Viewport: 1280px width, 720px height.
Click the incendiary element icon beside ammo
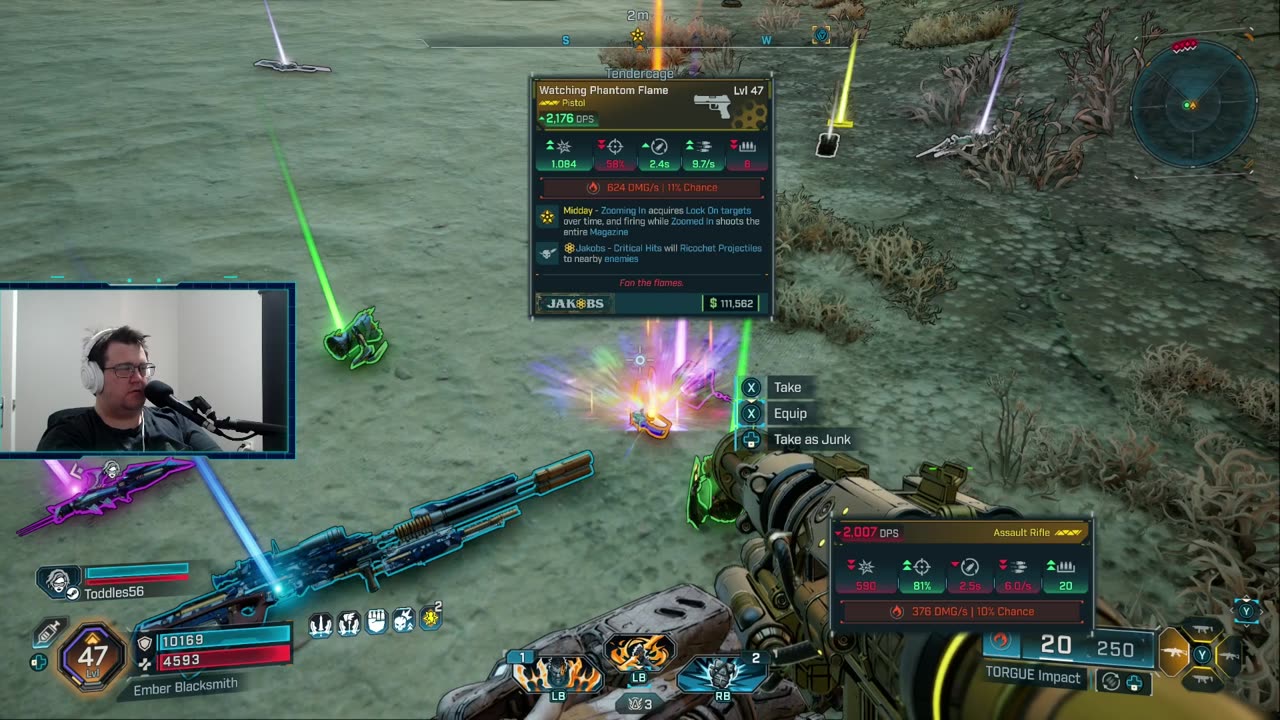point(1001,642)
